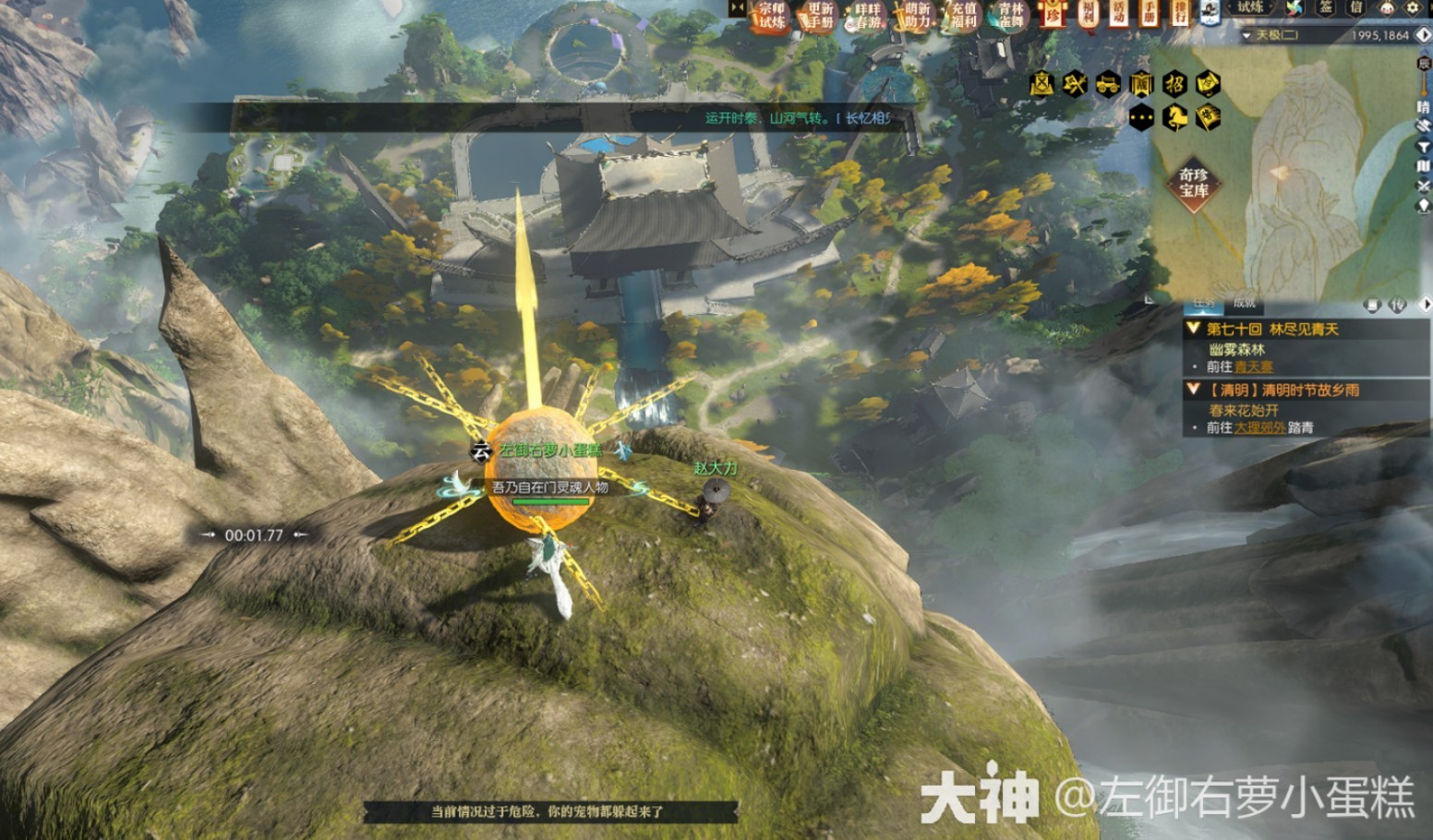Switch to the 成就 achievements tab
The height and width of the screenshot is (840, 1433).
(1244, 303)
